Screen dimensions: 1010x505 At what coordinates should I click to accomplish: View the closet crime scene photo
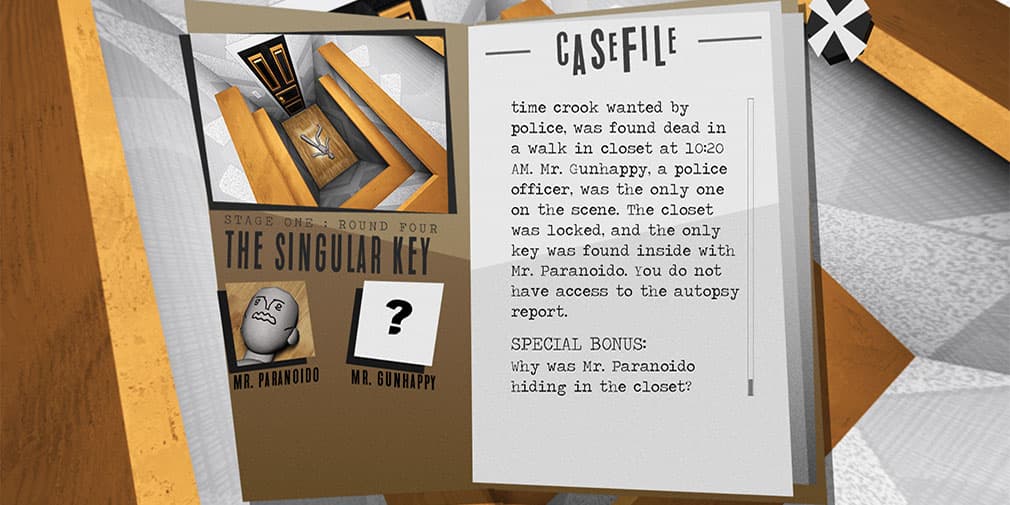pos(319,121)
